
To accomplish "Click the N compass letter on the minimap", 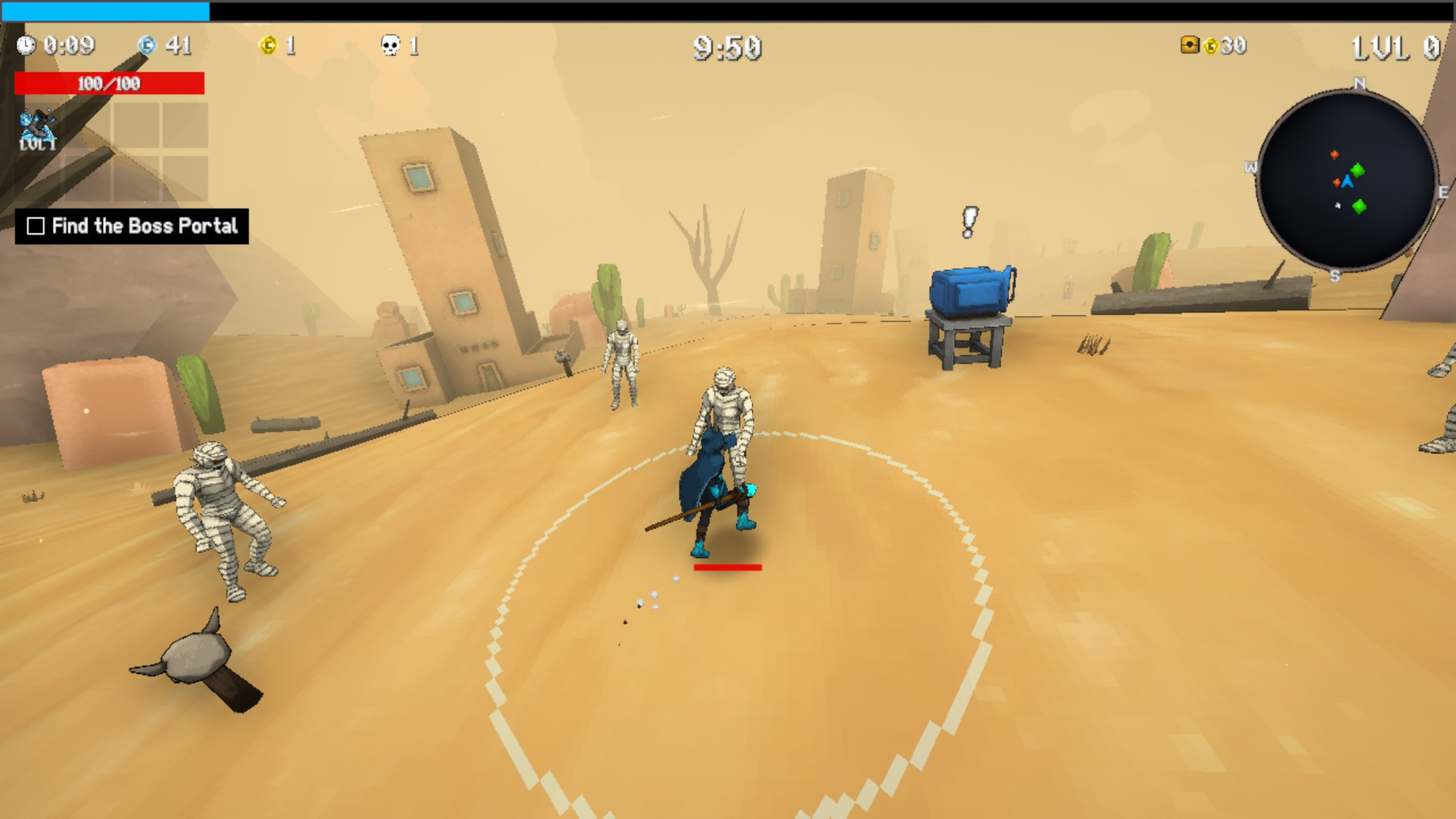I will tap(1360, 84).
